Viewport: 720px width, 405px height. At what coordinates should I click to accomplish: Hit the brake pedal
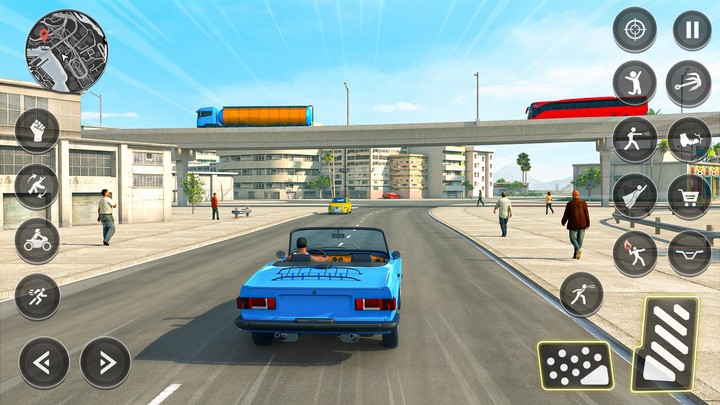(575, 365)
